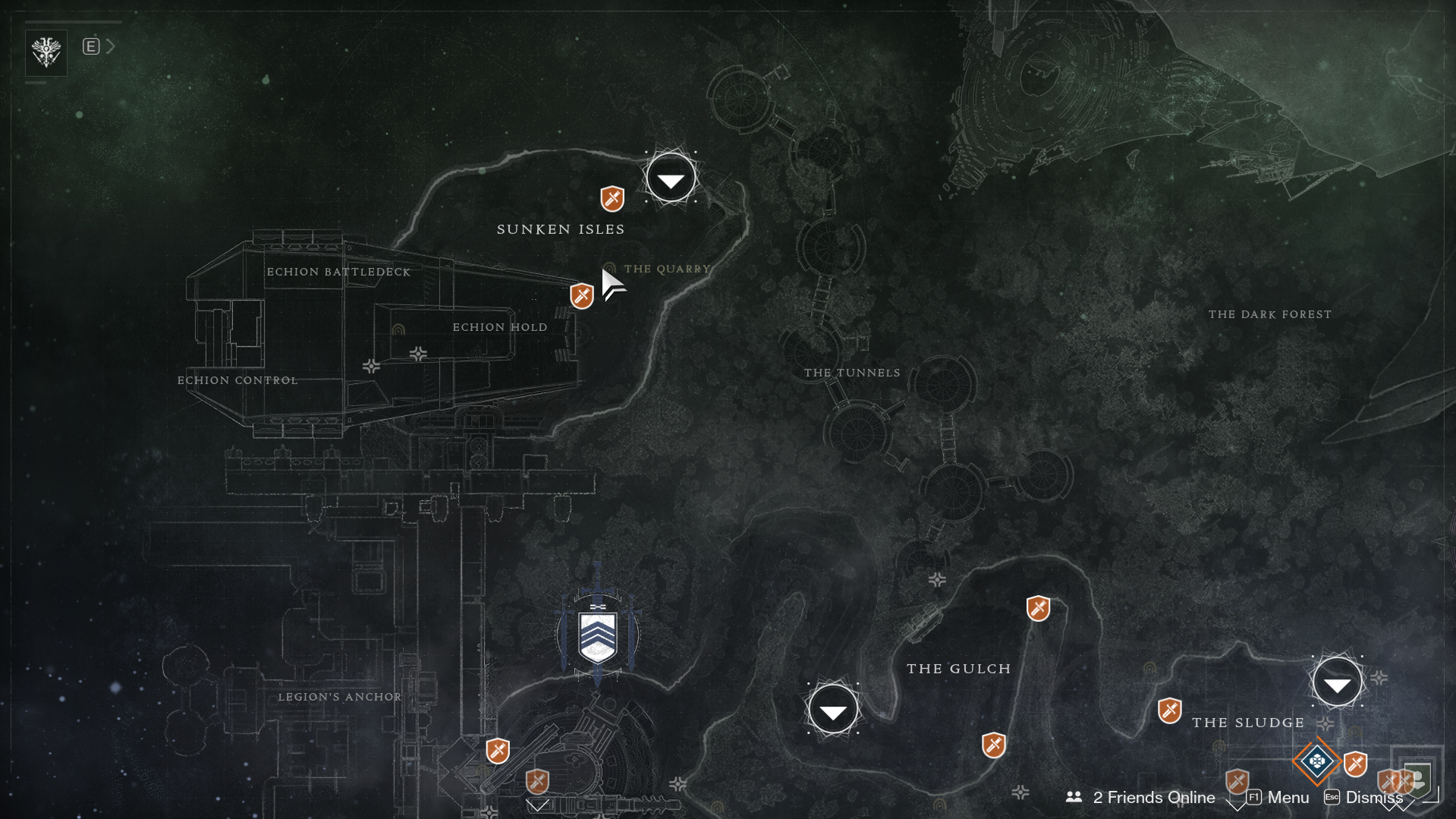This screenshot has height=819, width=1456.
Task: Select the southern adventure marker in The Gulch
Action: click(x=994, y=745)
